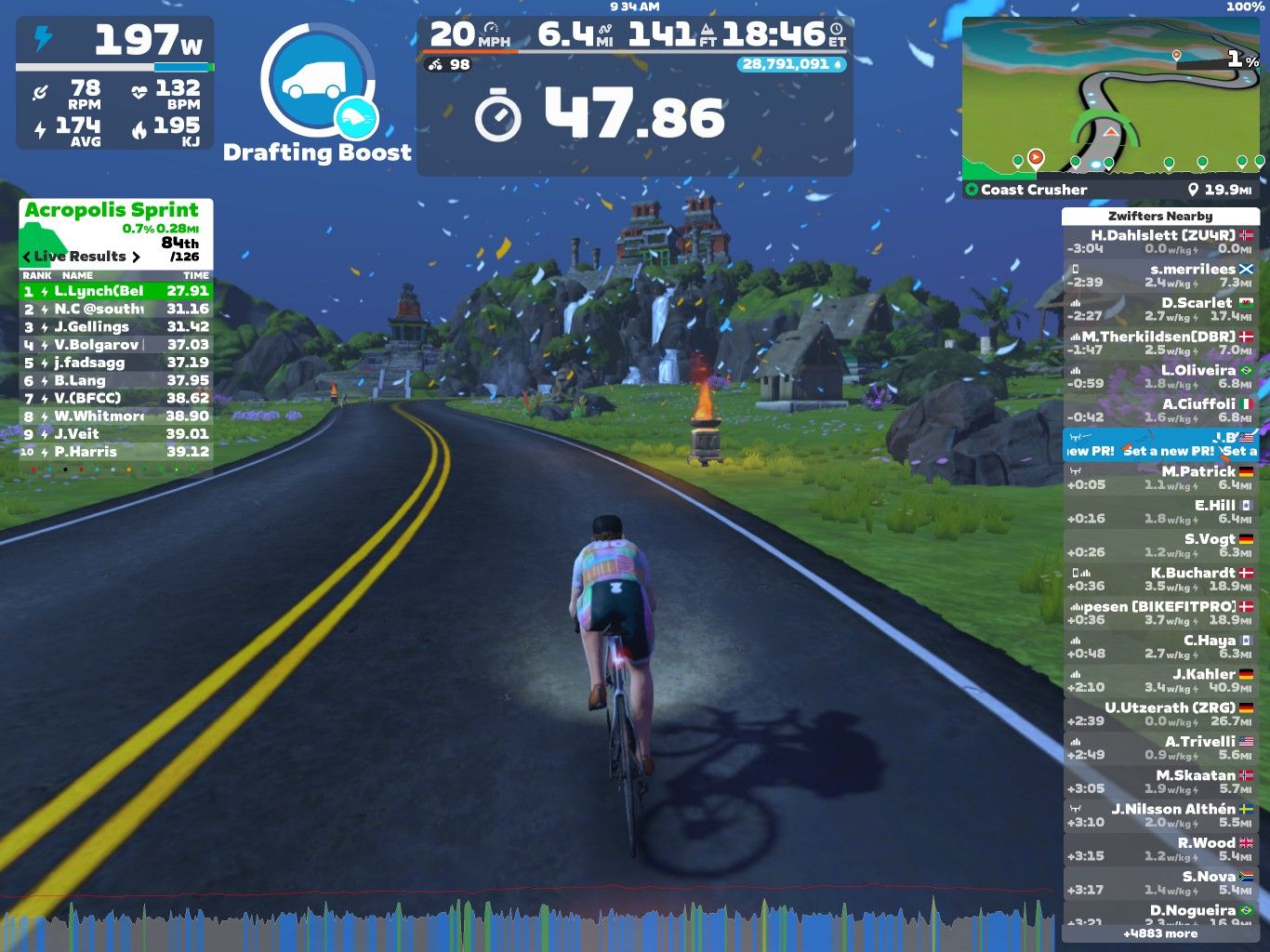Select P.Harris leaderboard row
Viewport: 1270px width, 952px height.
coord(116,452)
